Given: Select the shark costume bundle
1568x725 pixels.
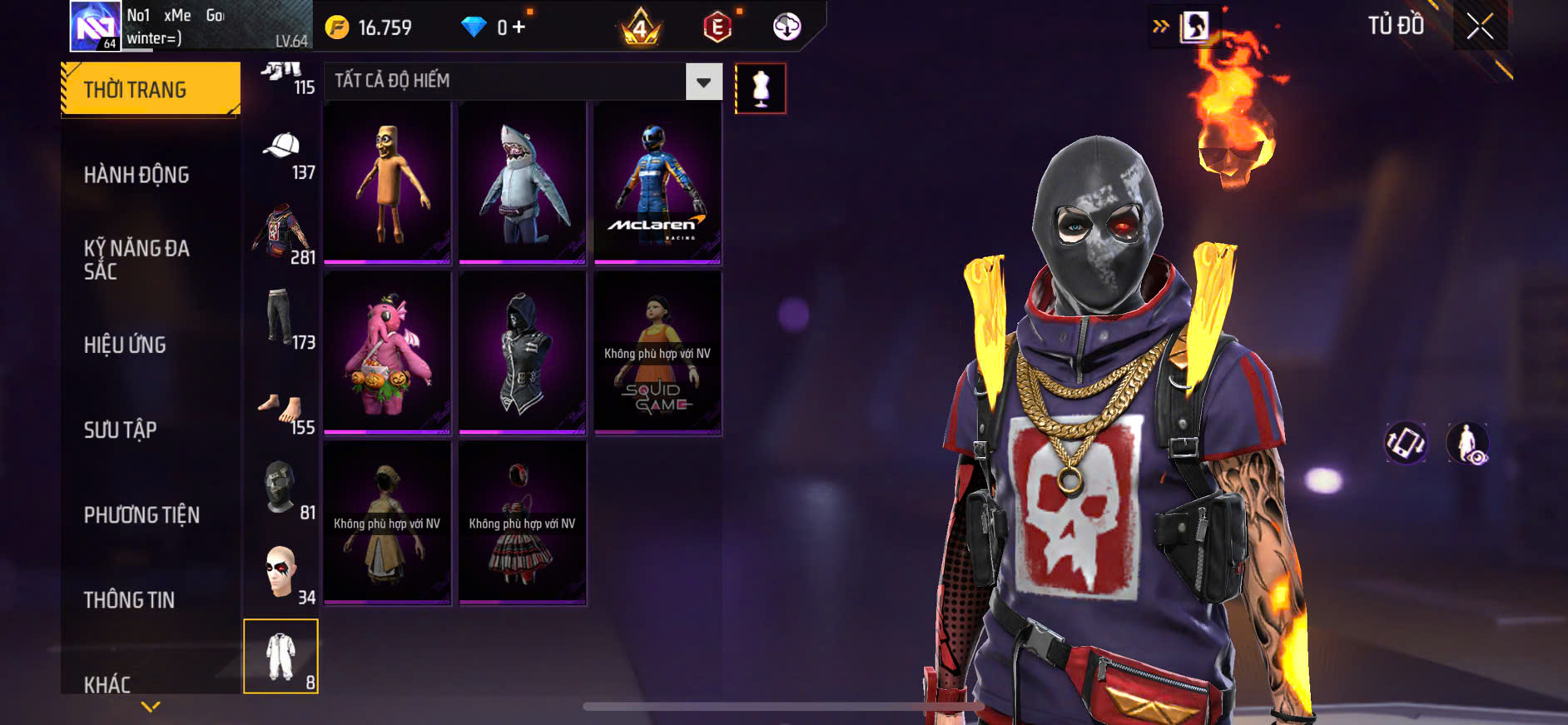Looking at the screenshot, I should pos(522,183).
